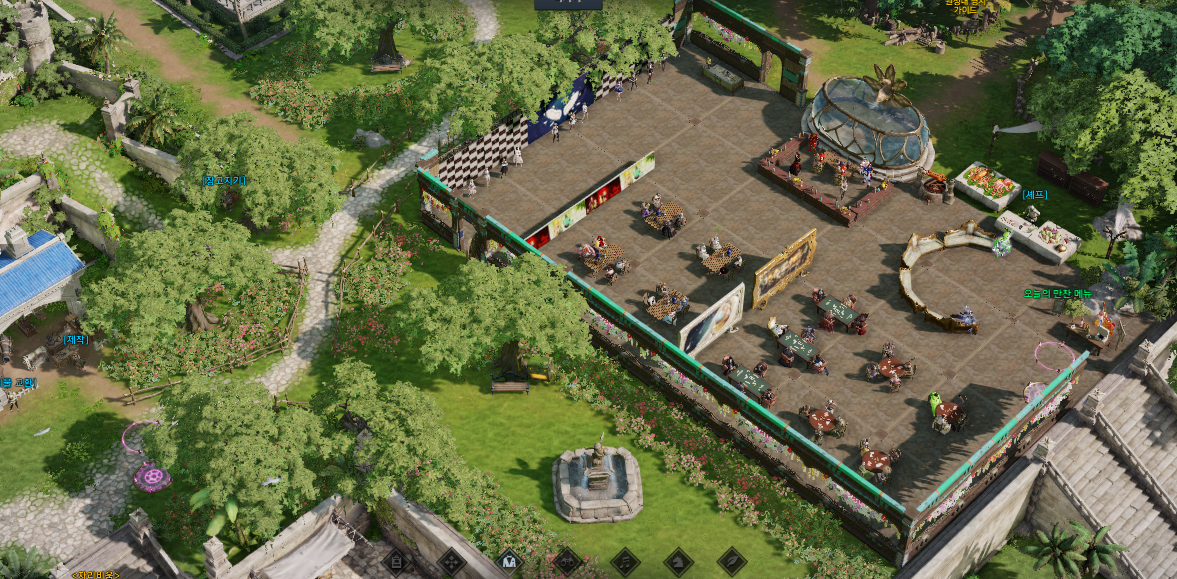Activate the binoculars view icon

pos(567,561)
